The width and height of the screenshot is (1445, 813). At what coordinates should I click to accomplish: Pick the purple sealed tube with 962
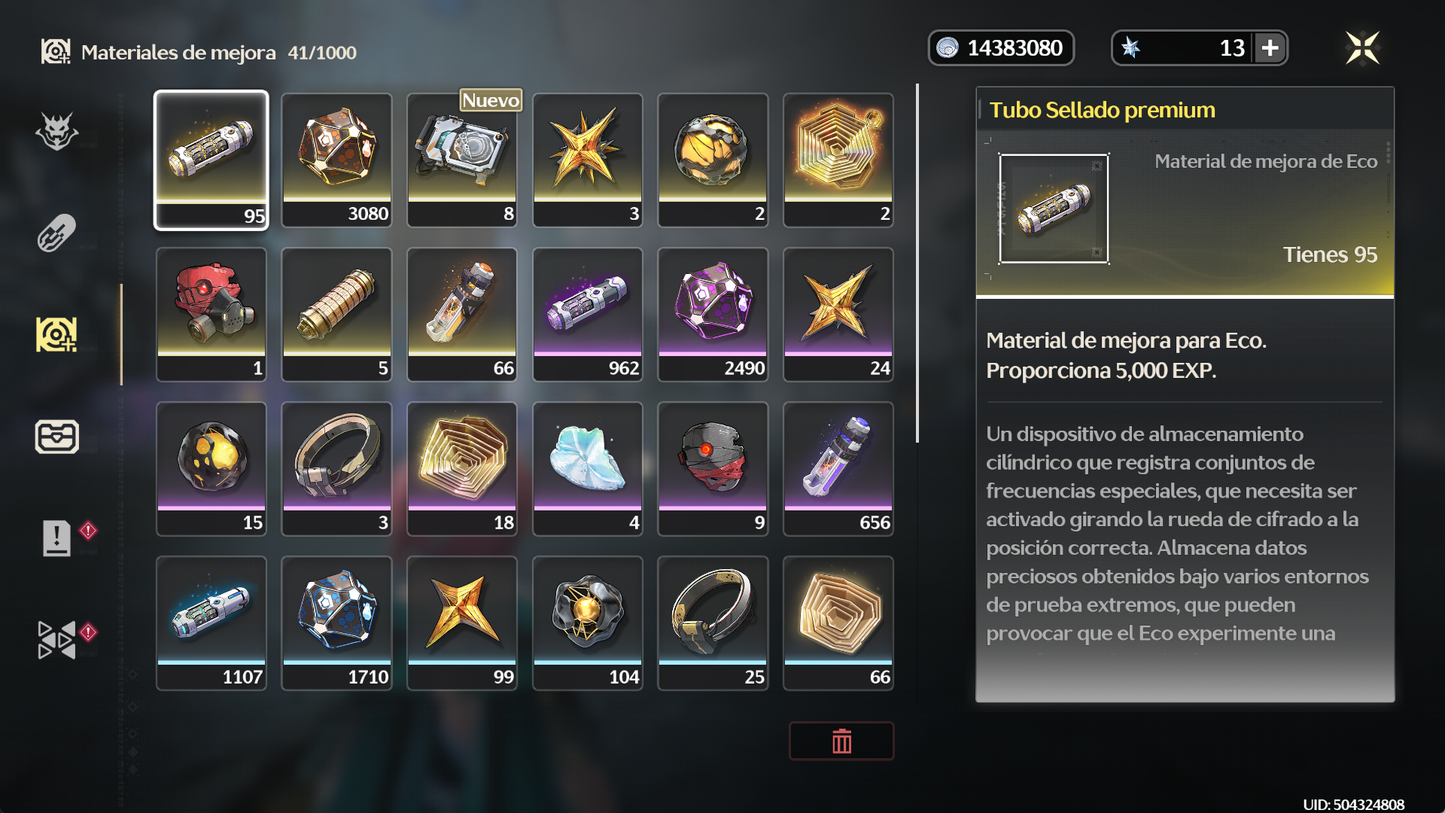coord(588,314)
